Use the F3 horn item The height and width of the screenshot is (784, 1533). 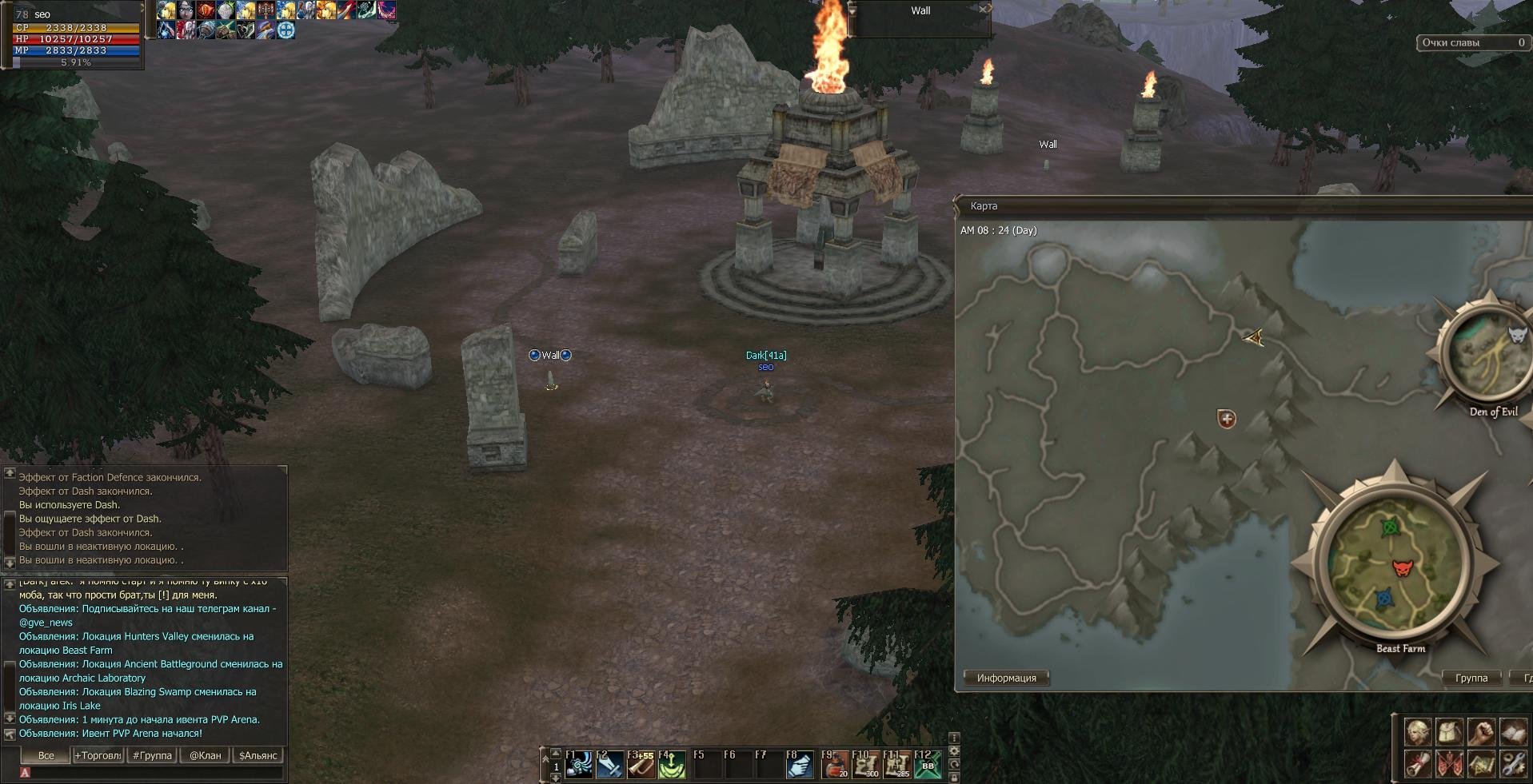coord(641,765)
